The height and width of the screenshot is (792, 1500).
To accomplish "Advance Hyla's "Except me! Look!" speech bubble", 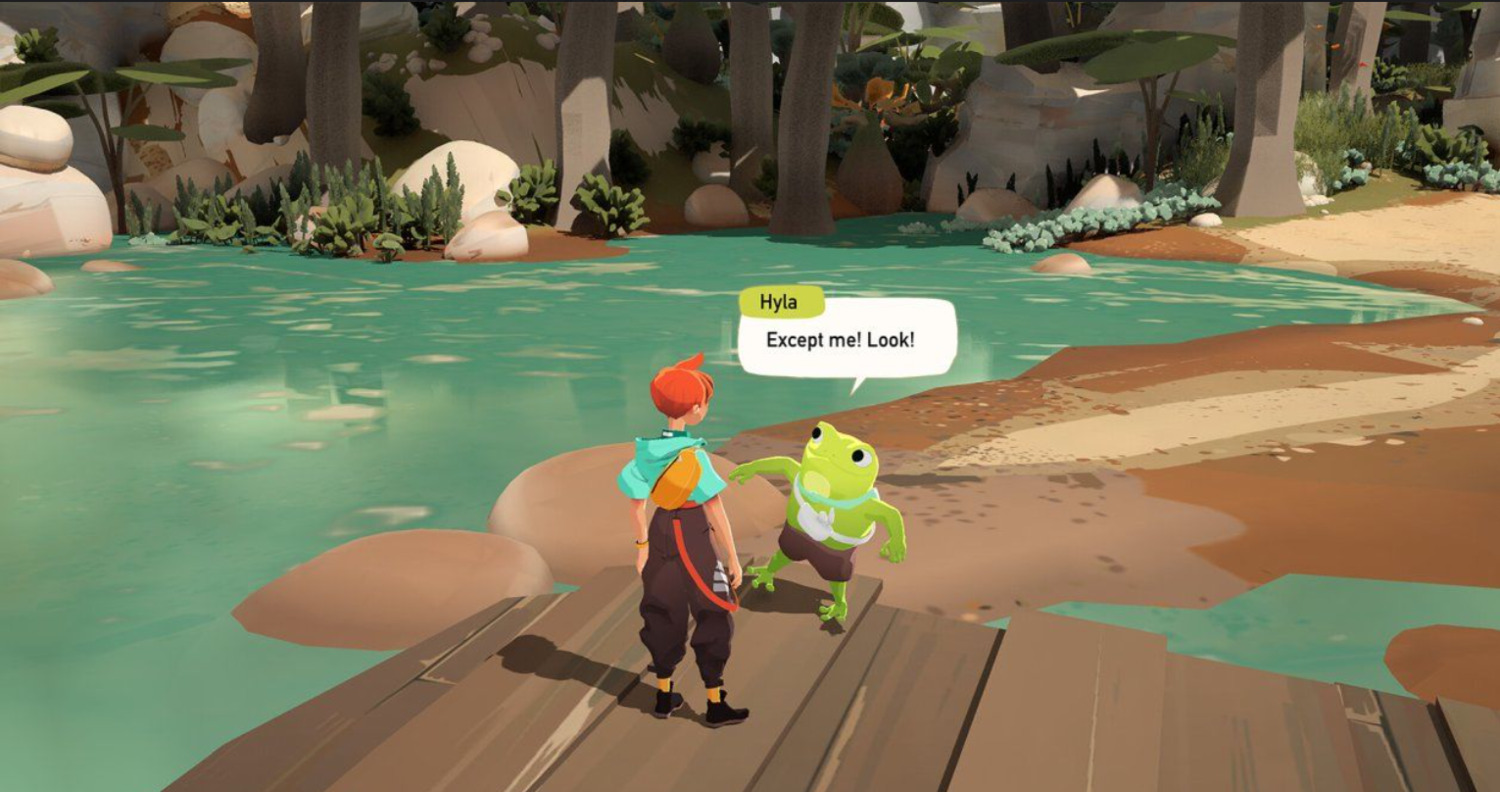I will (x=845, y=340).
